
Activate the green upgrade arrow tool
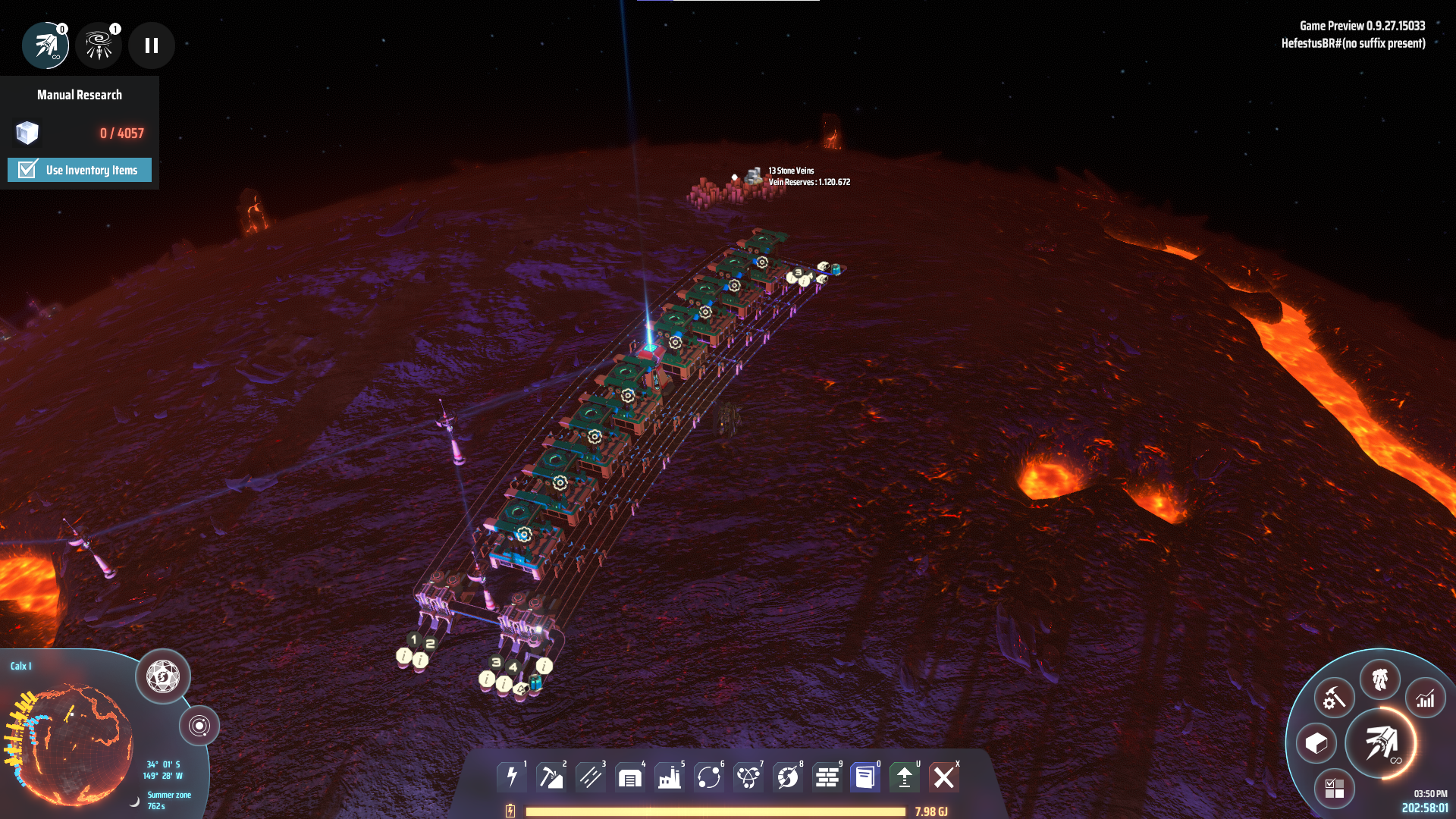[905, 777]
